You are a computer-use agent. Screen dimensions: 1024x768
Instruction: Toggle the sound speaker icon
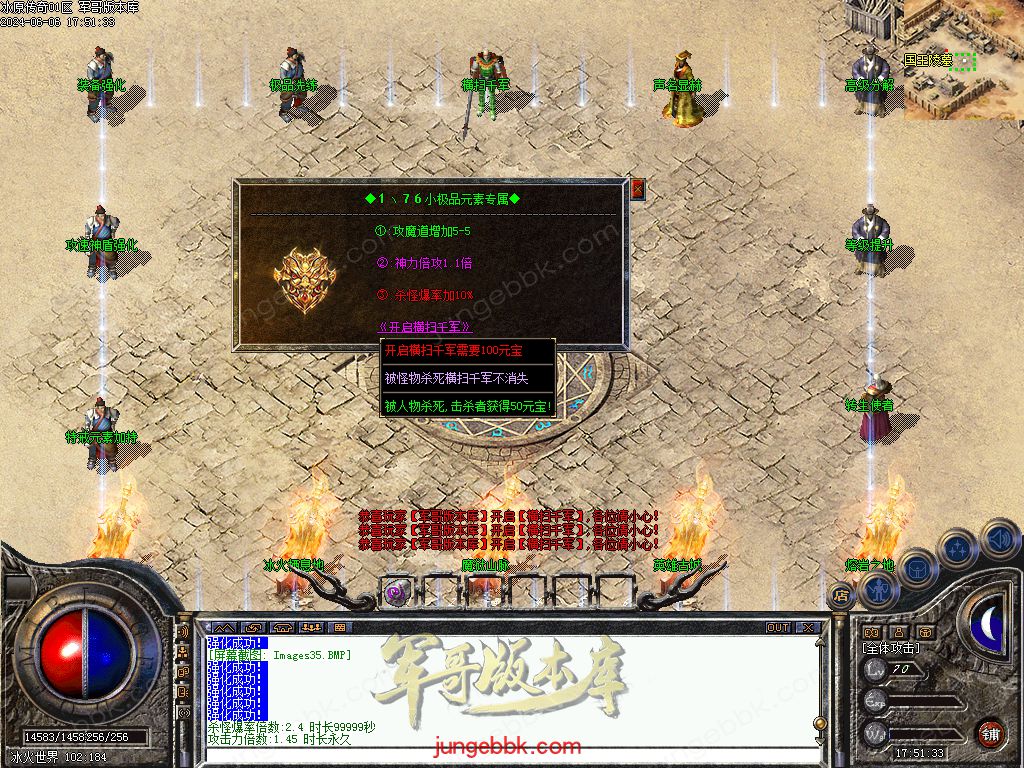(x=998, y=539)
